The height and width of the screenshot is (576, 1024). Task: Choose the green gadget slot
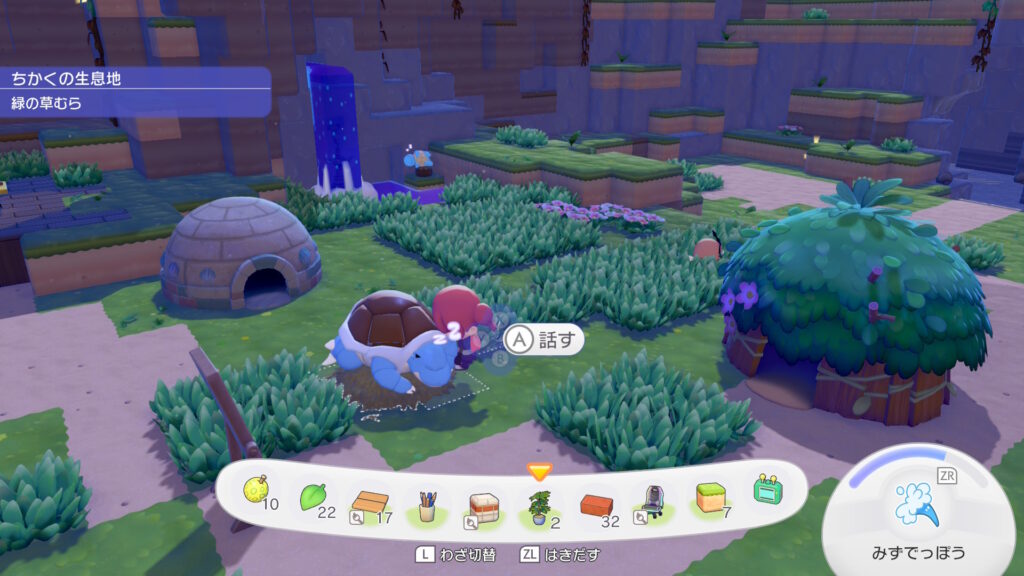coord(767,491)
